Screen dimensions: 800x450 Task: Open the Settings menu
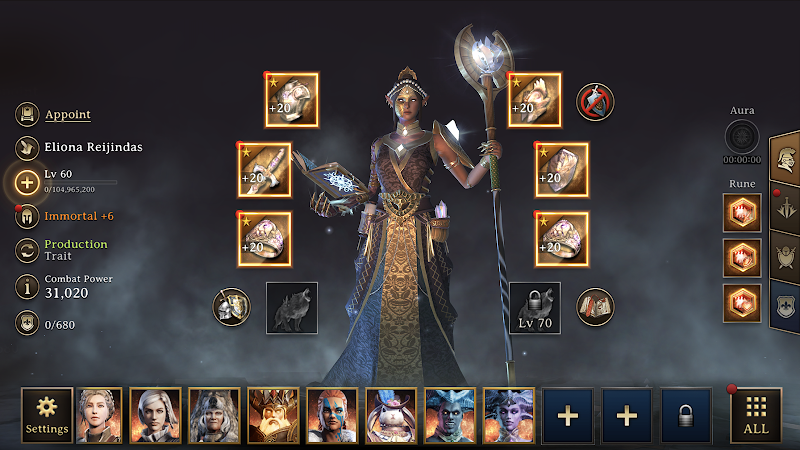click(47, 415)
